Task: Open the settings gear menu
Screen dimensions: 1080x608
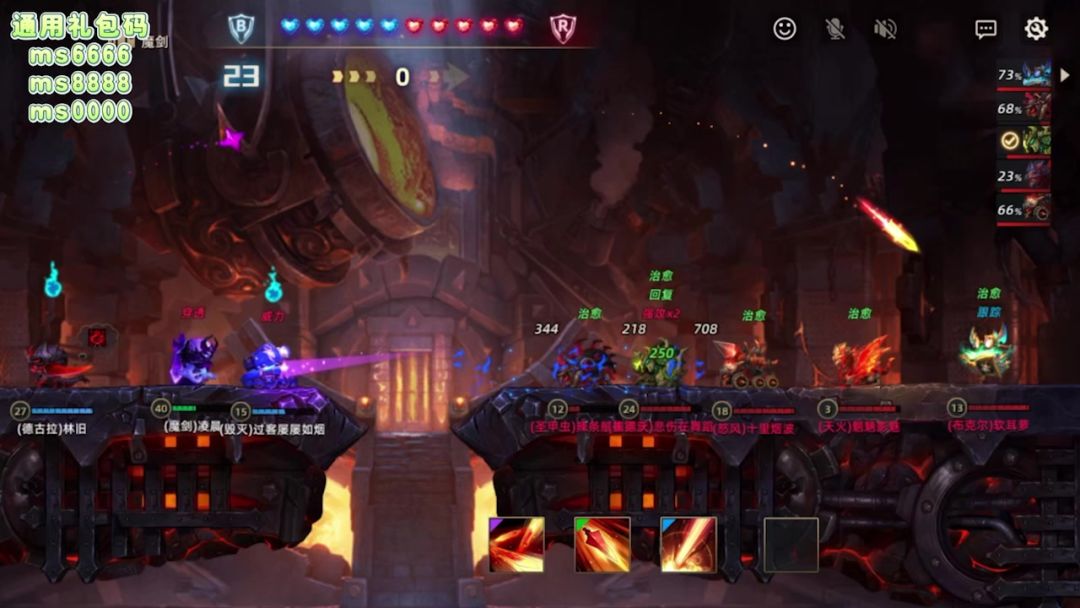Action: pyautogui.click(x=1036, y=29)
